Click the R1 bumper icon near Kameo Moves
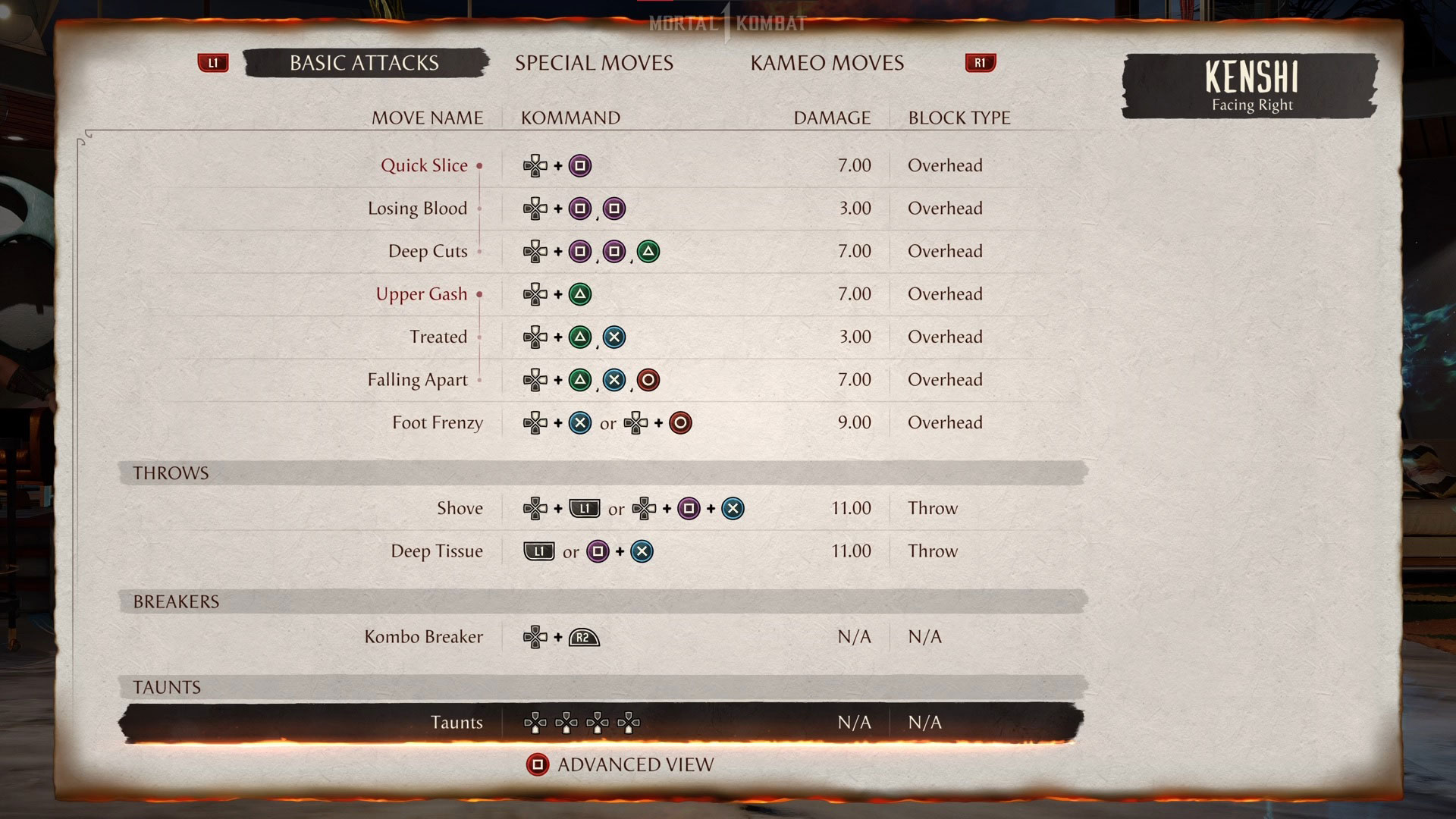 pyautogui.click(x=980, y=63)
